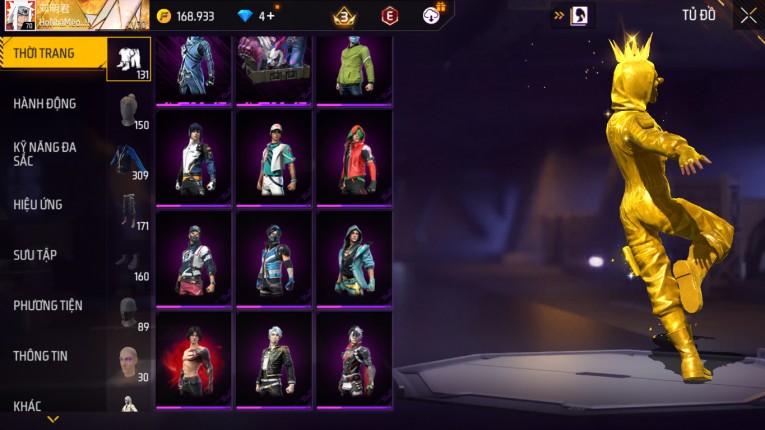The image size is (765, 430).
Task: Choose the full outfit set category (131)
Action: 128,59
